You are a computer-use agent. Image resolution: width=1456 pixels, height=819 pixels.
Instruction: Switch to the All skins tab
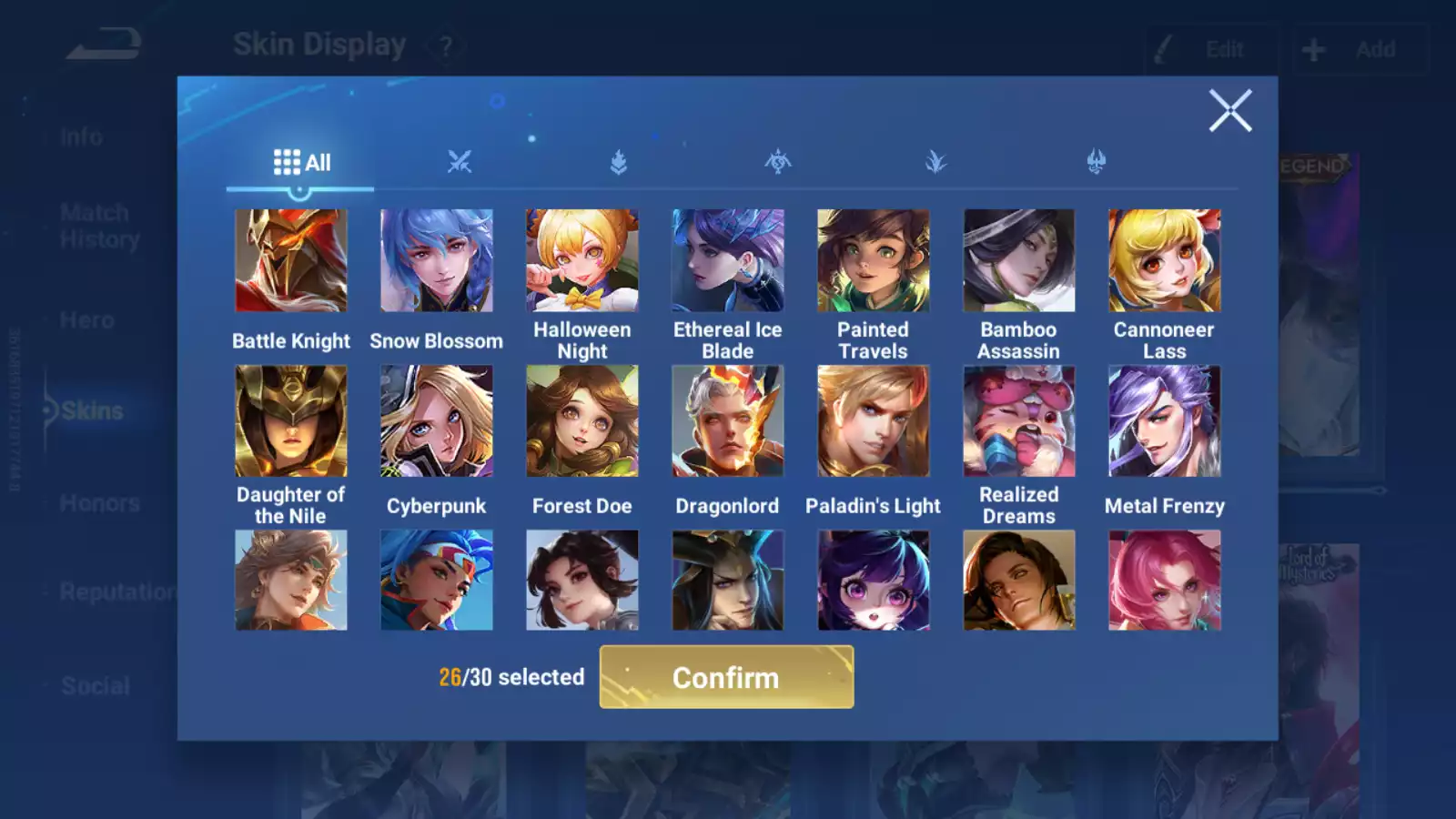(x=301, y=163)
